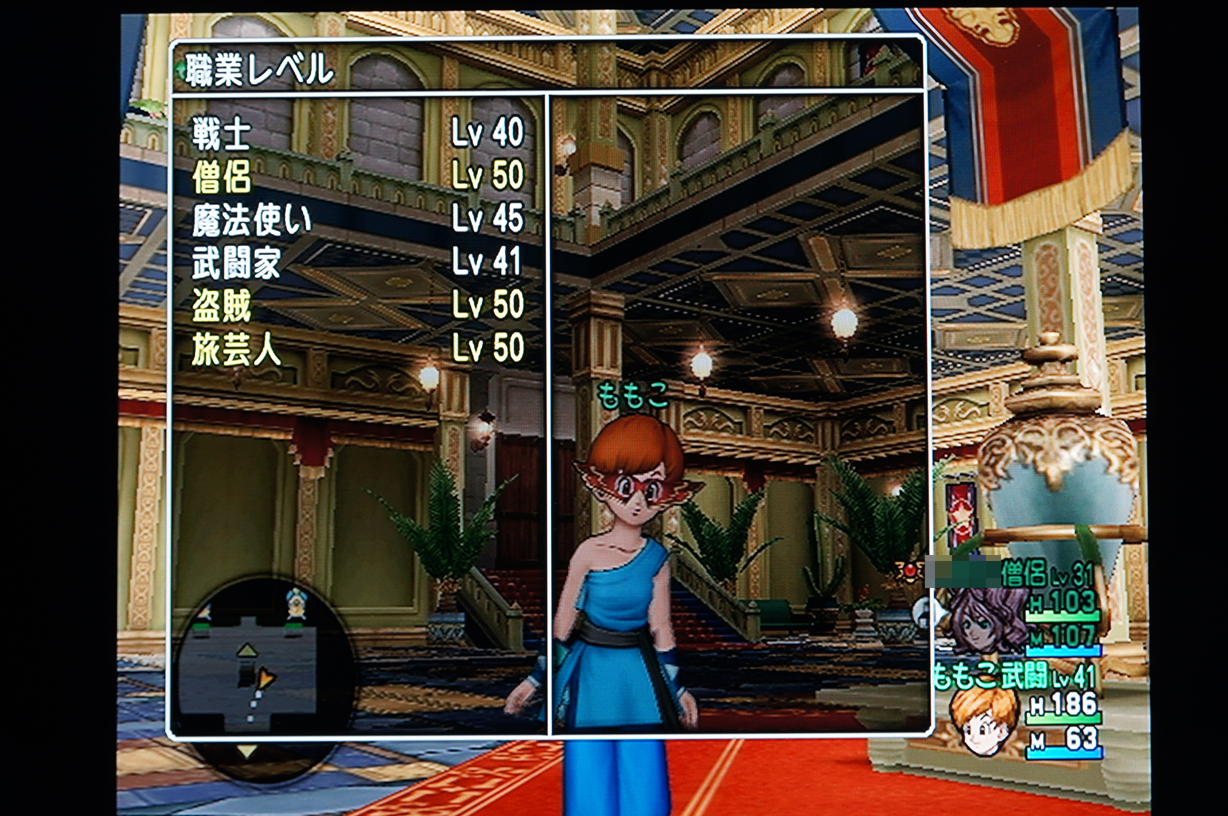Pick the 武闘家 job row
The height and width of the screenshot is (816, 1228).
tap(357, 262)
